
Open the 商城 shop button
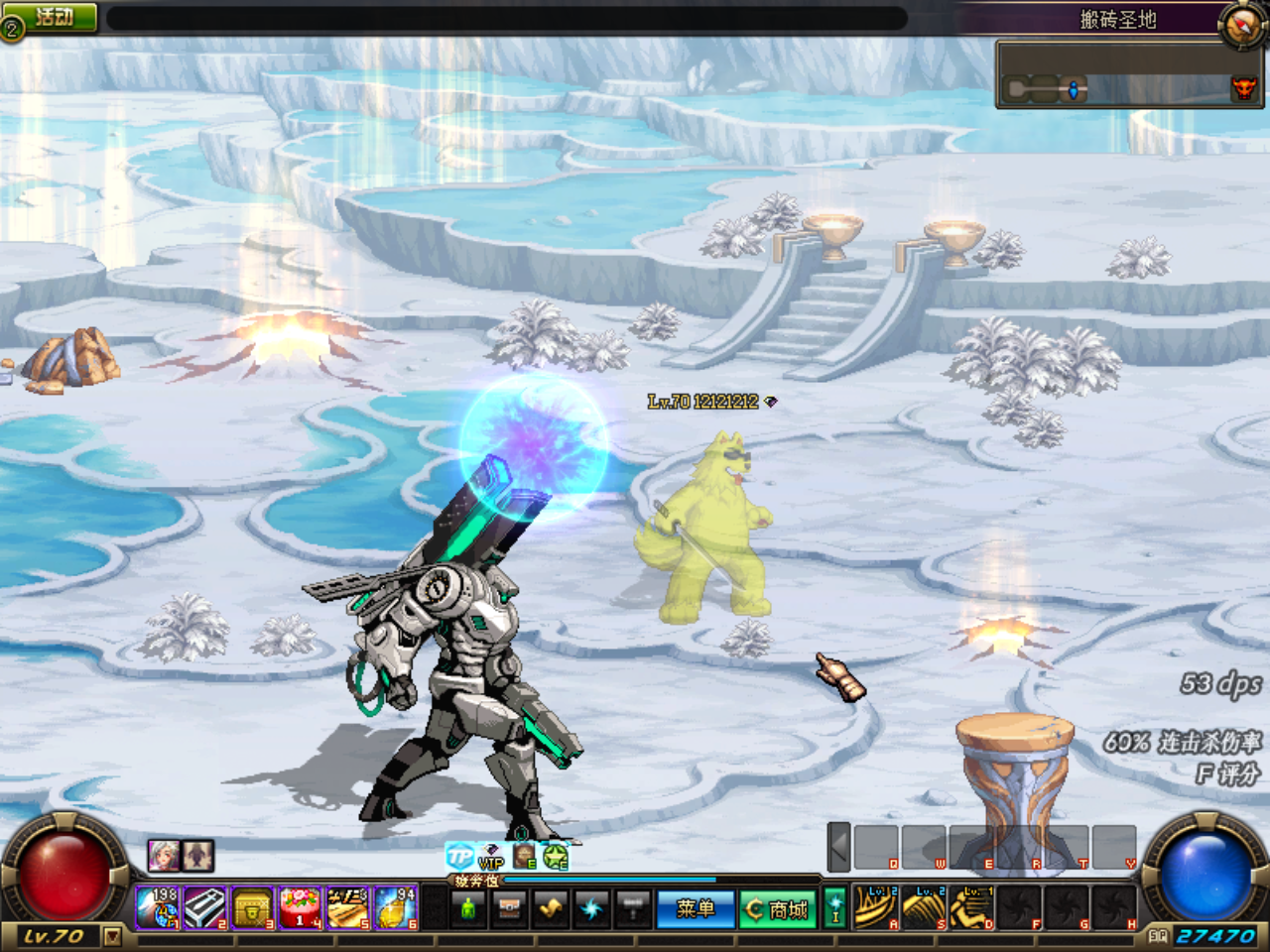click(x=778, y=908)
